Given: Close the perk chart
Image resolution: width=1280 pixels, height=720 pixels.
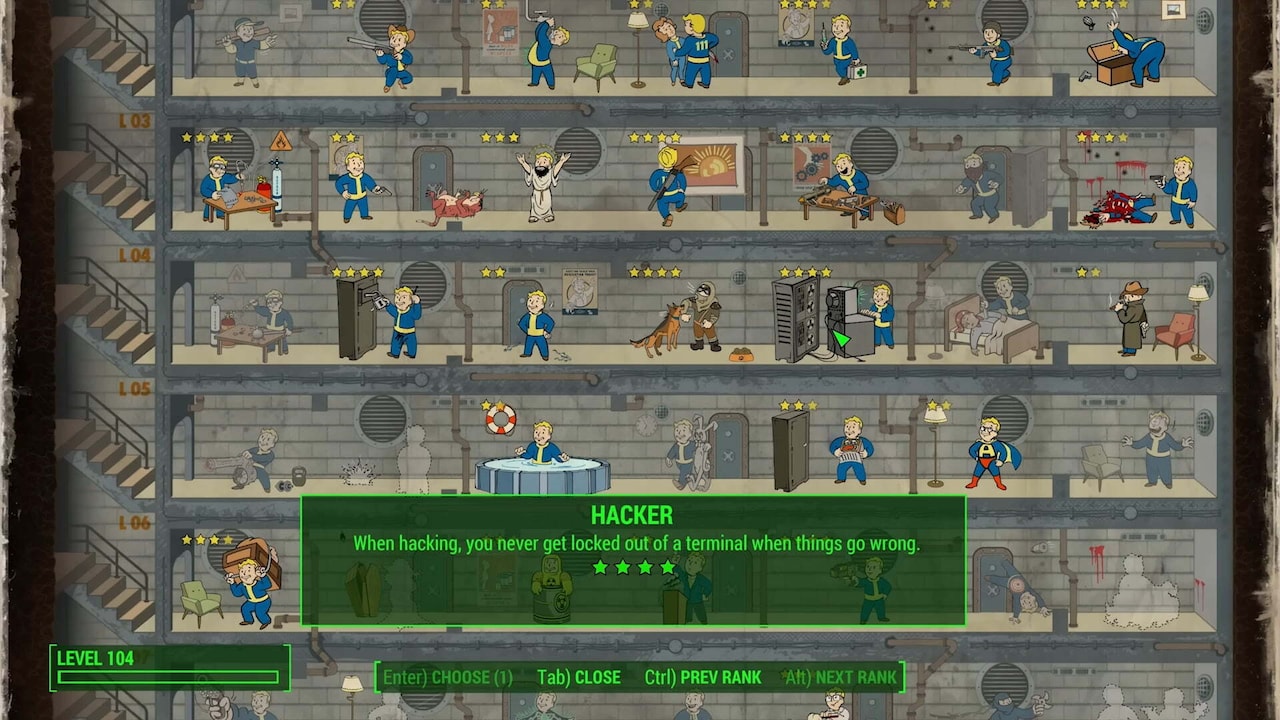Looking at the screenshot, I should pos(579,677).
